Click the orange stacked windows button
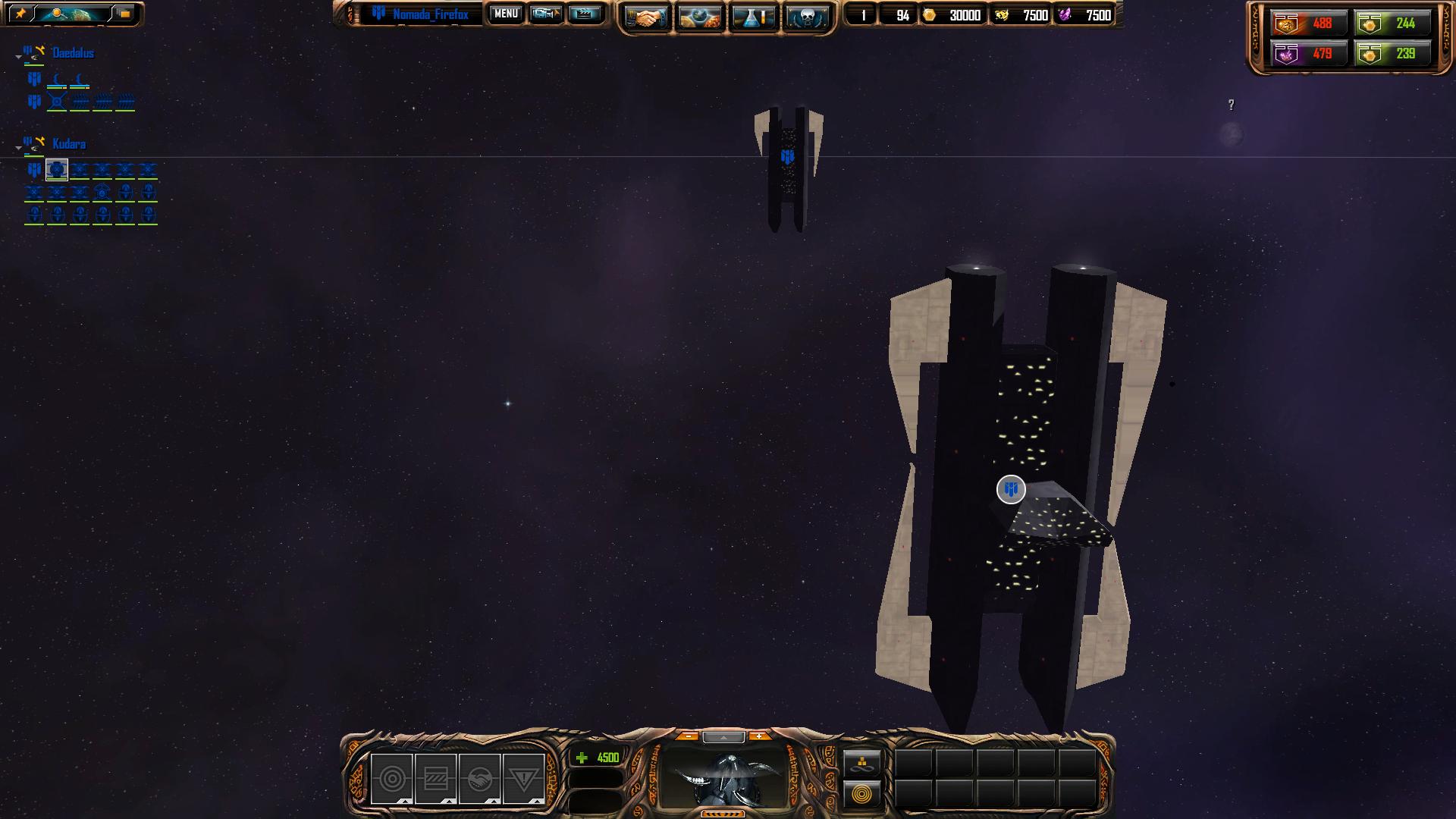Screen dimensions: 1456x819 124,14
